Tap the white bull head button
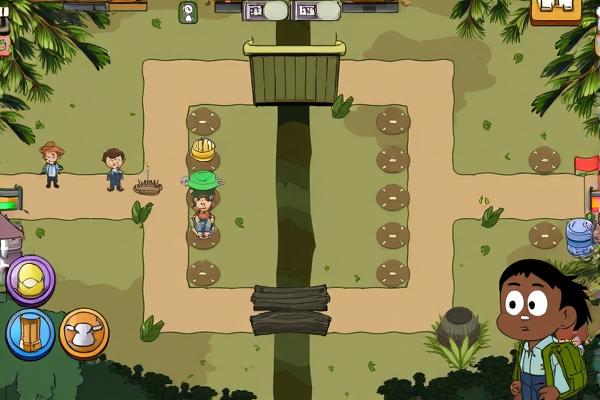The image size is (600, 400). coord(84,333)
